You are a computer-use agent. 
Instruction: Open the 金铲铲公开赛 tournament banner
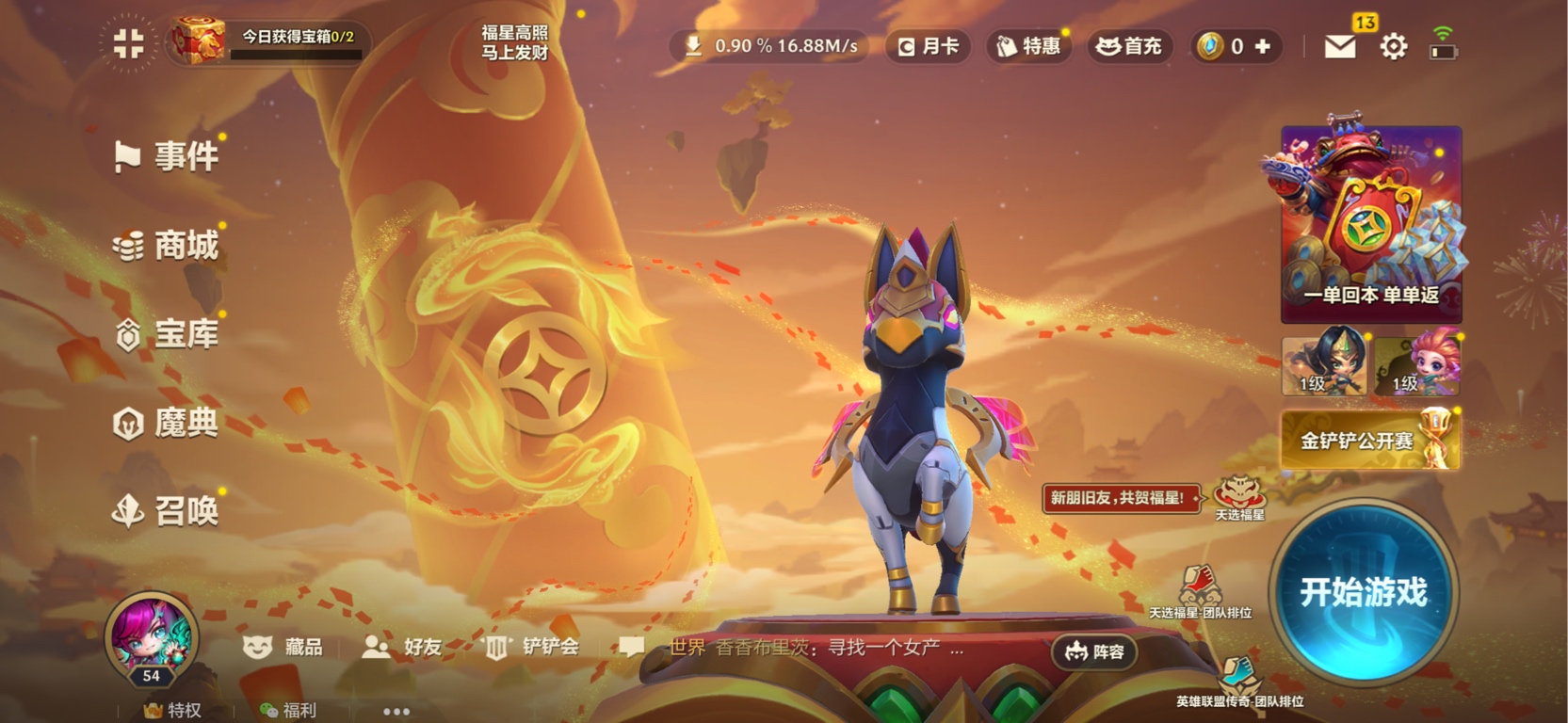coord(1370,441)
